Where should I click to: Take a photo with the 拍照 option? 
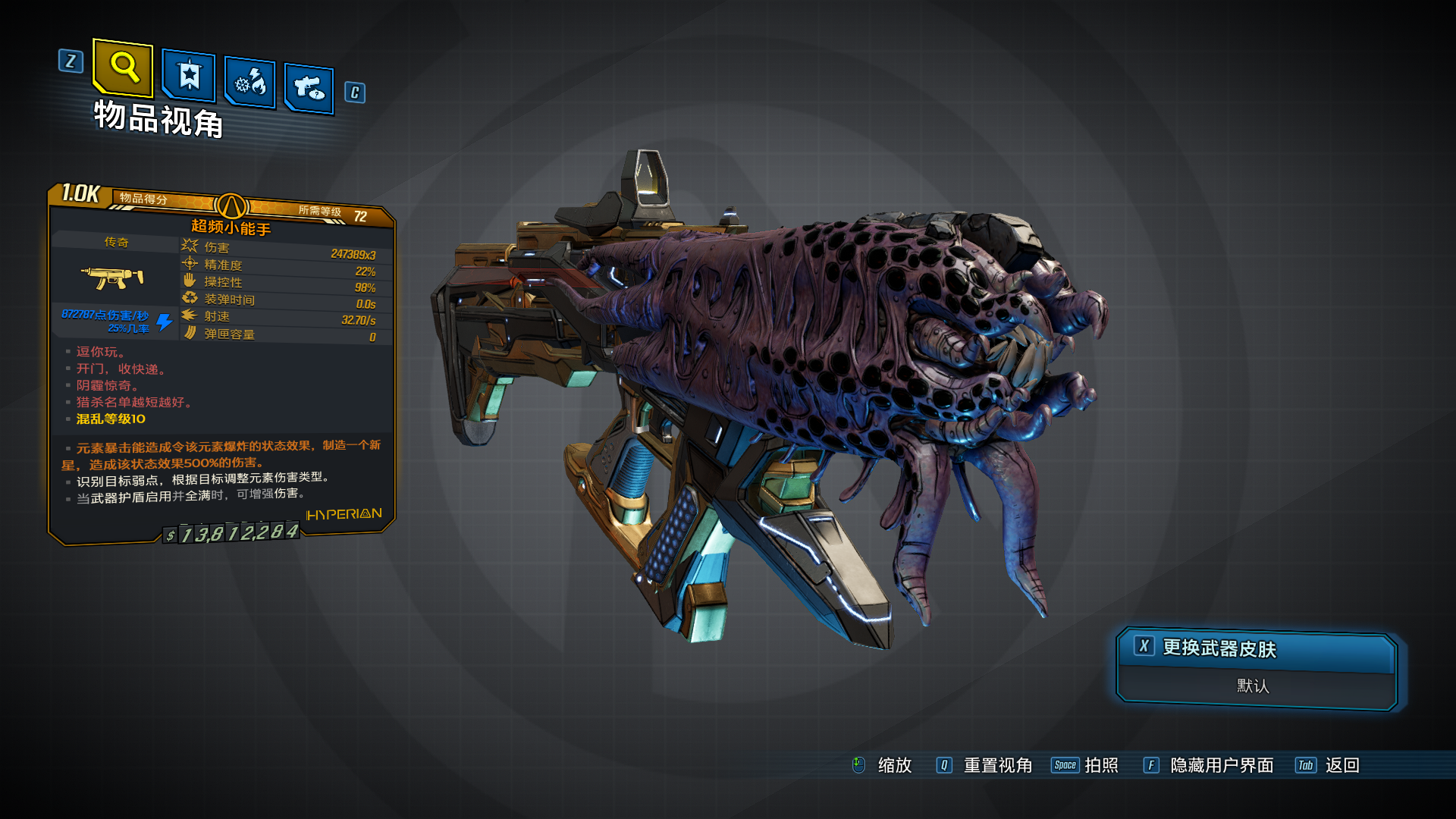point(1100,765)
